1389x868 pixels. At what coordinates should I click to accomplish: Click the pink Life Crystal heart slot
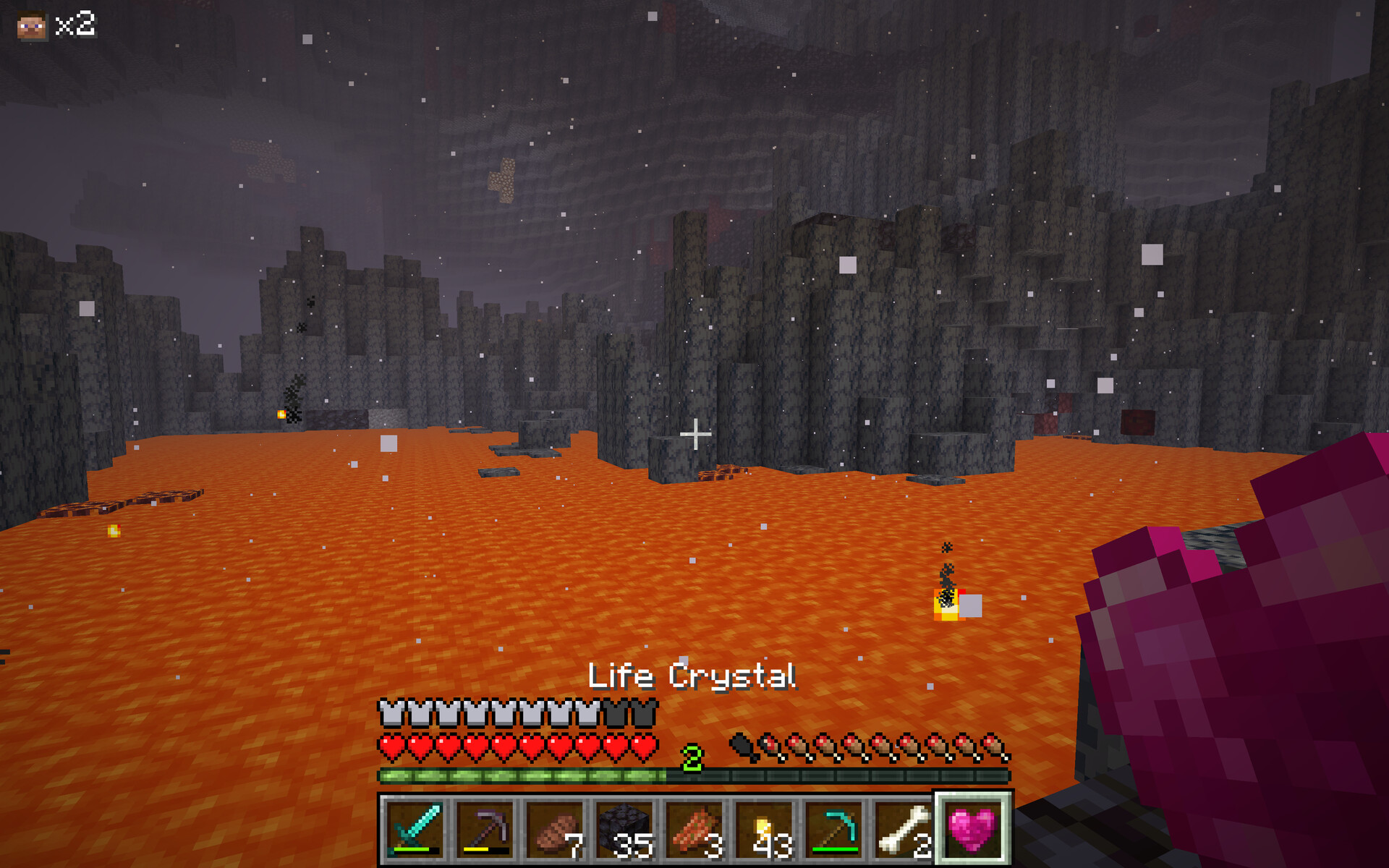pyautogui.click(x=972, y=828)
